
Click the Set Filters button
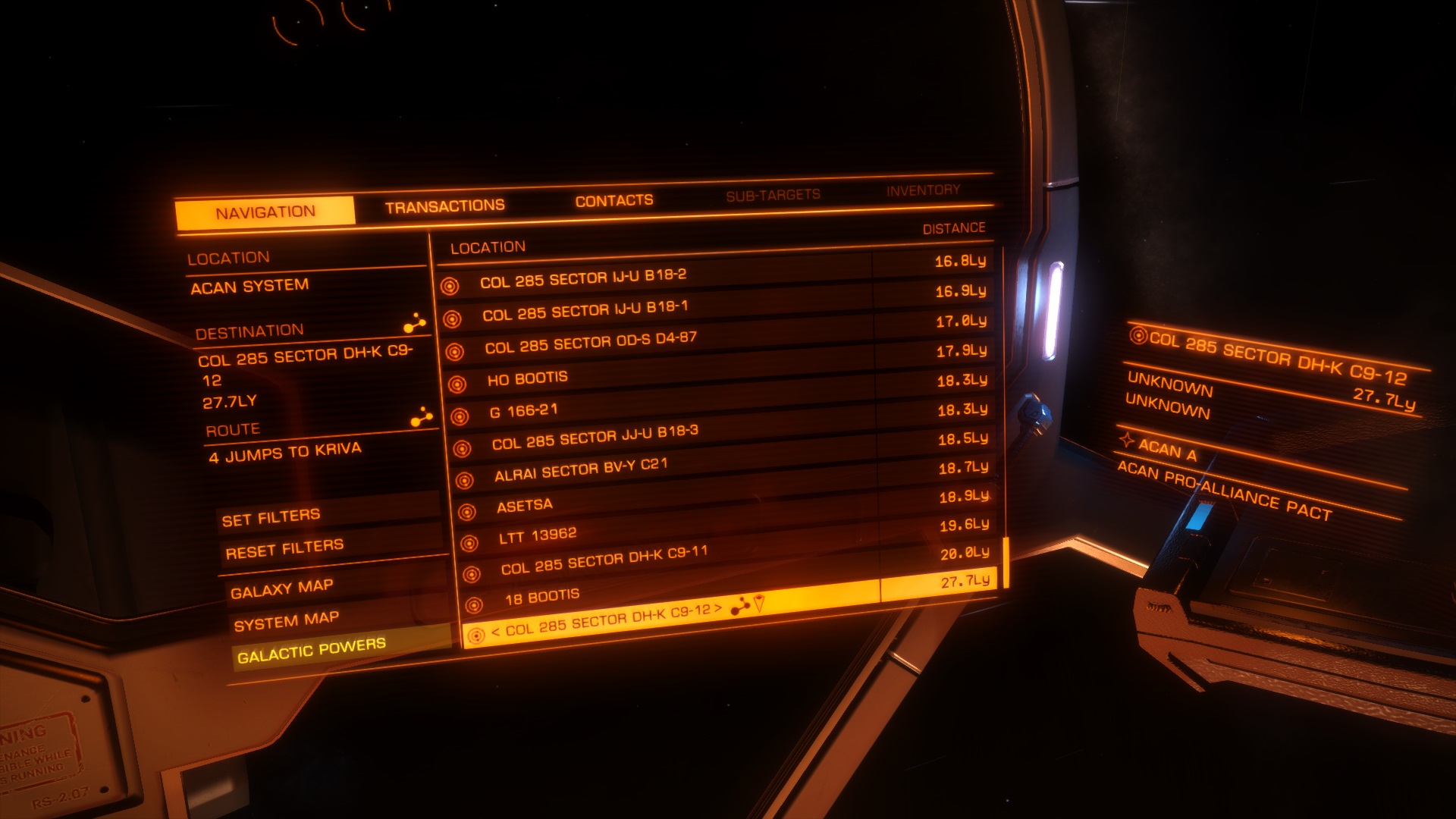pos(271,518)
